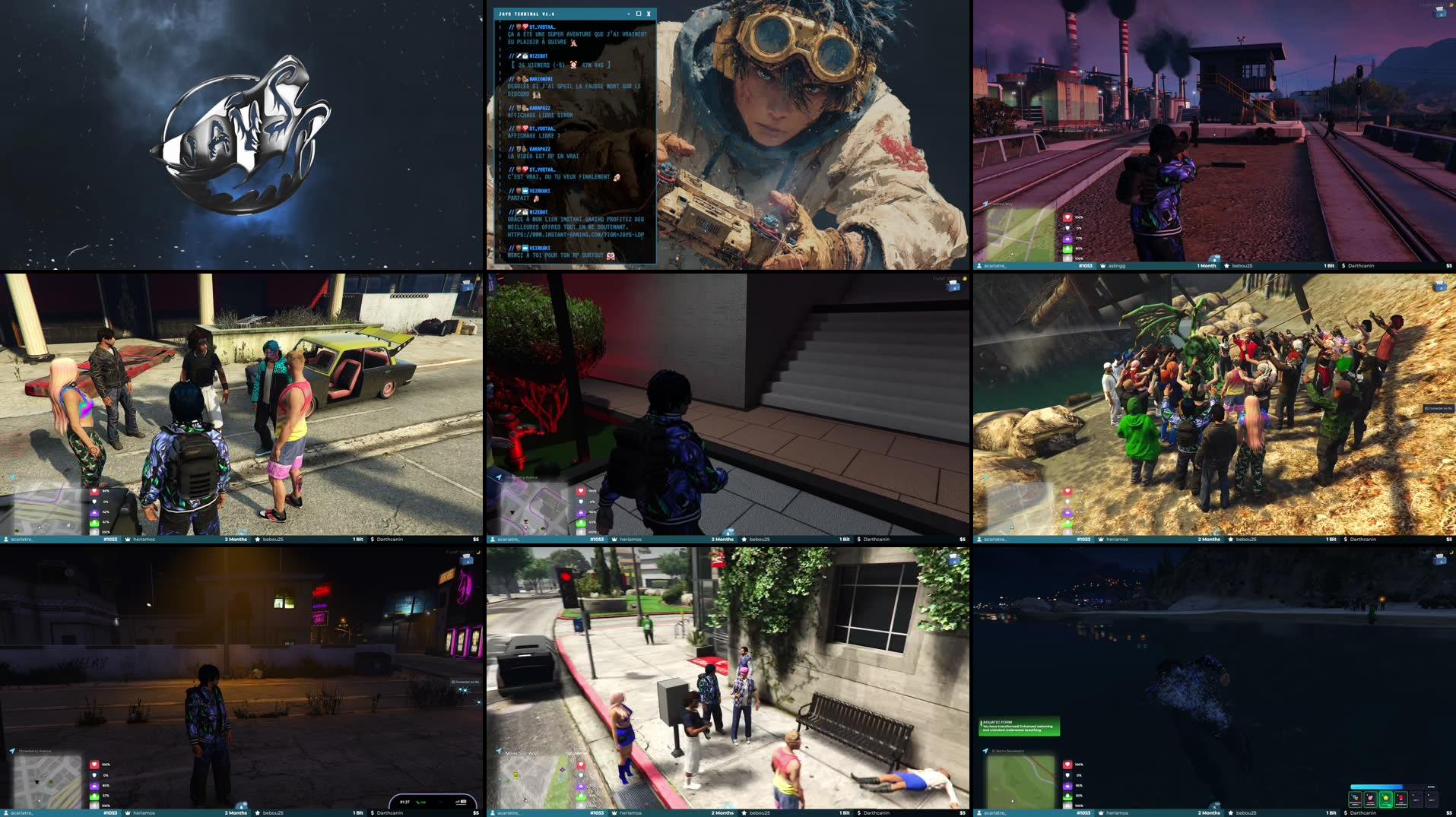1456x817 pixels.
Task: Click the 01:27 clock on the phone overlay
Action: [x=405, y=802]
